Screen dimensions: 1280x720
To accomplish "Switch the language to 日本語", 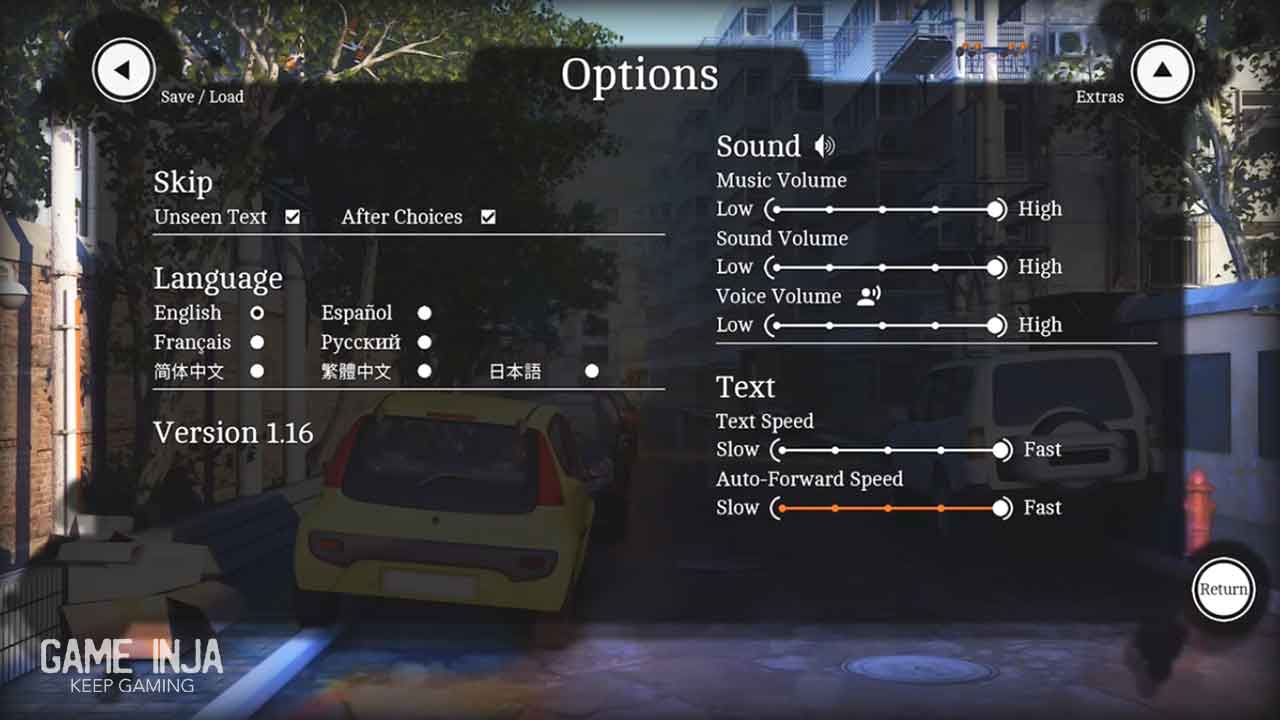I will click(592, 371).
